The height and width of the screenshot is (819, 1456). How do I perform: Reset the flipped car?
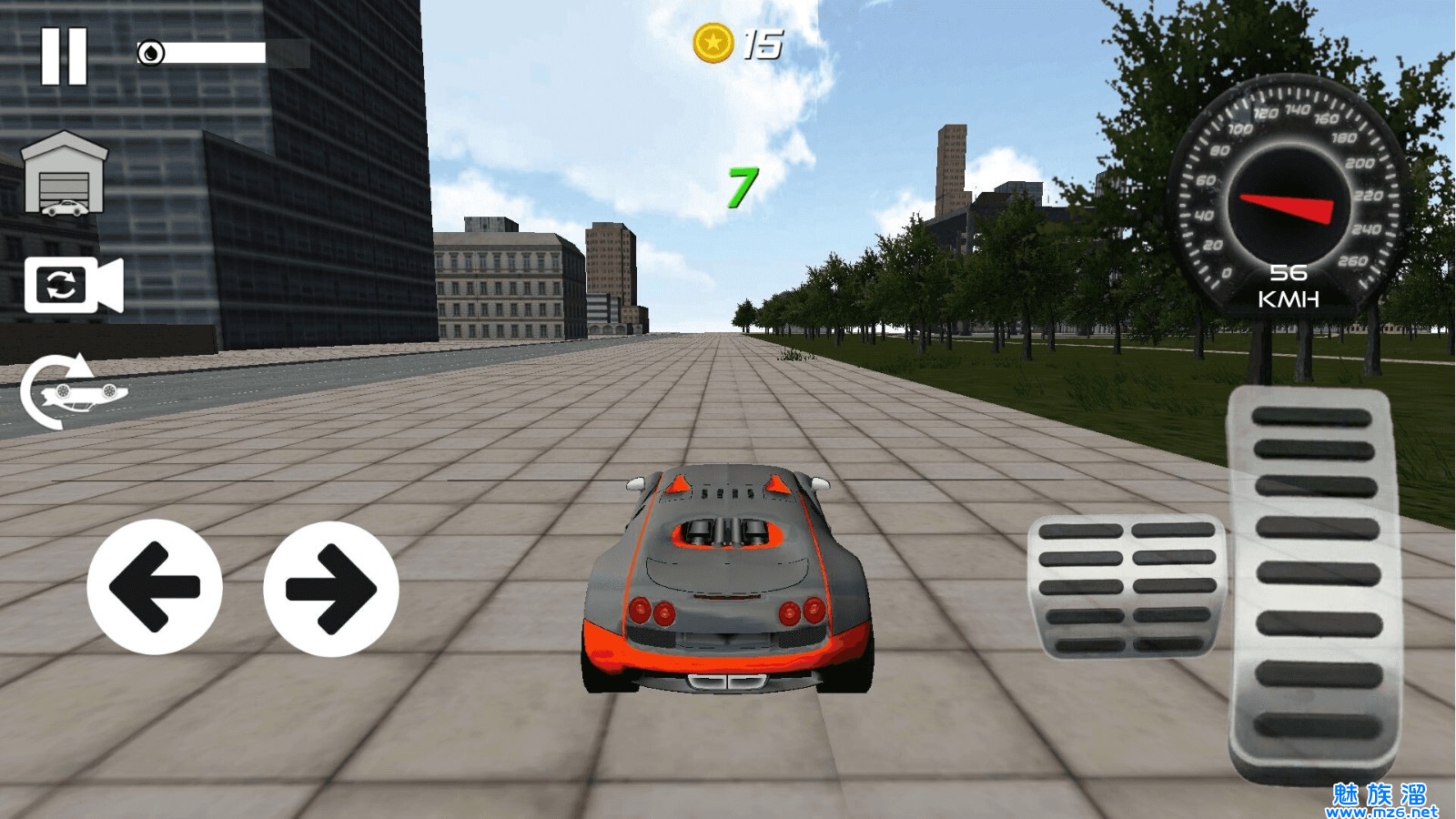(x=73, y=391)
